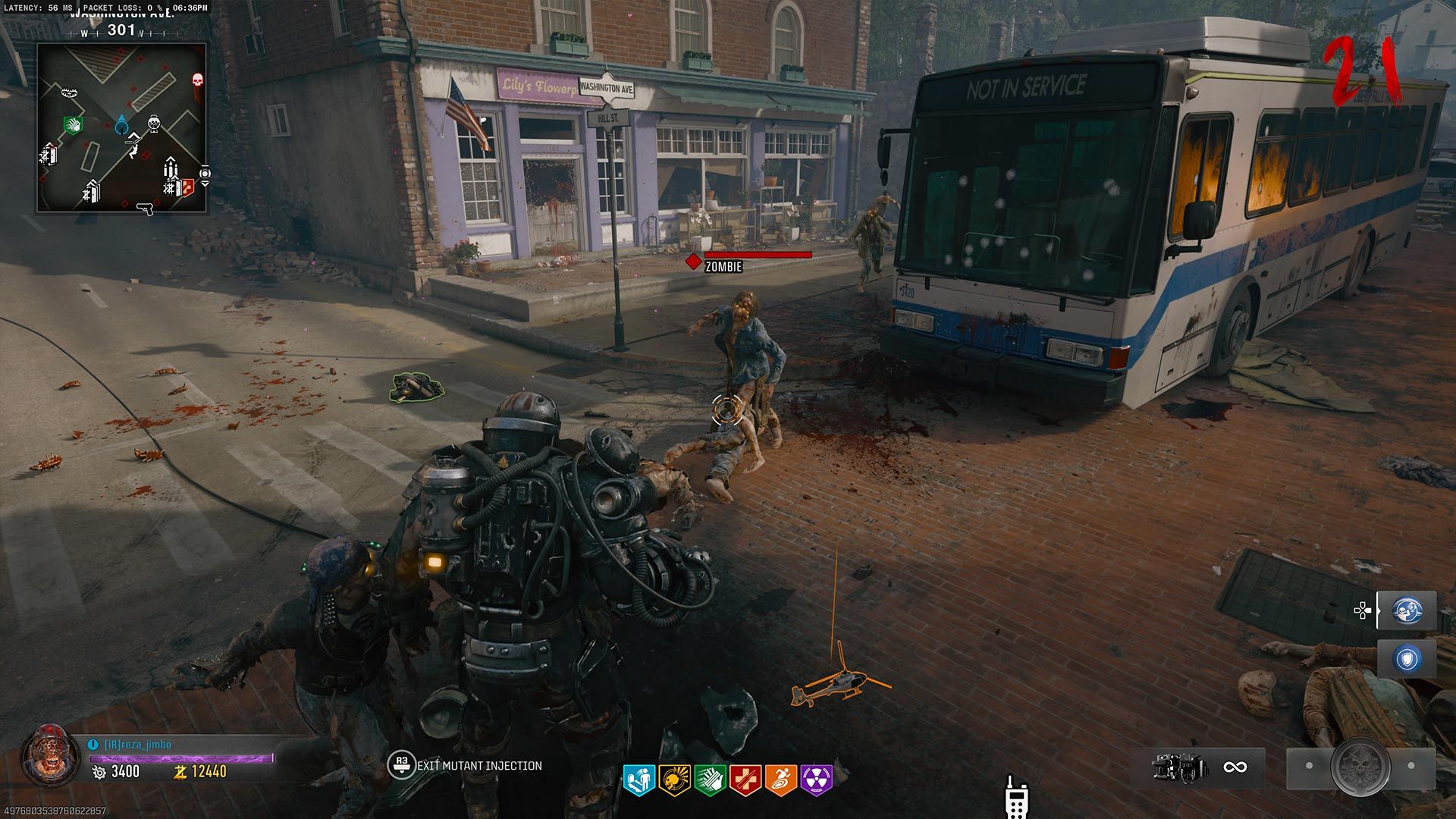Click the green hand perk icon
Image resolution: width=1456 pixels, height=819 pixels.
pos(709,780)
